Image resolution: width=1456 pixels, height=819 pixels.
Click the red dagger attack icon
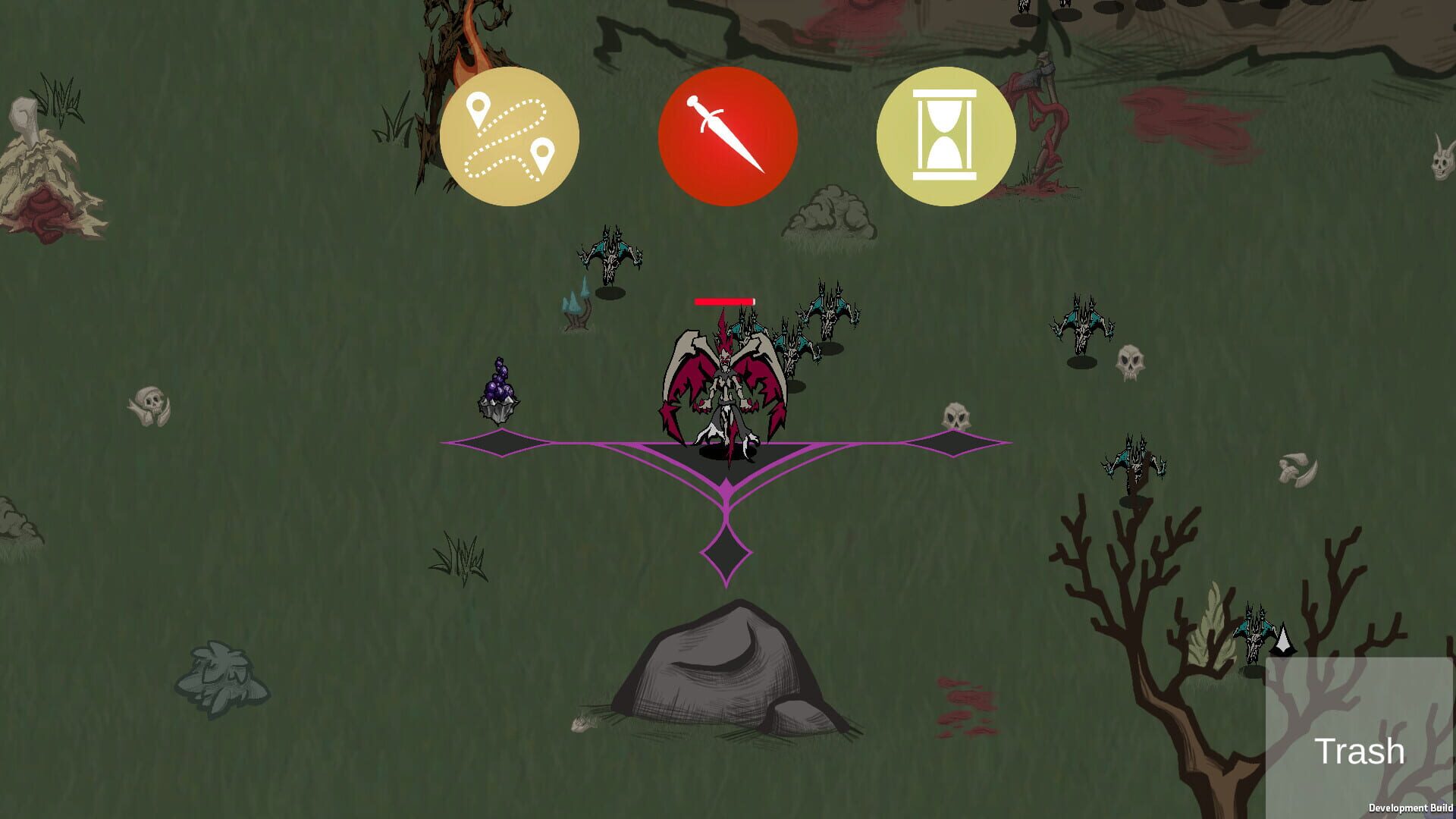(x=729, y=134)
